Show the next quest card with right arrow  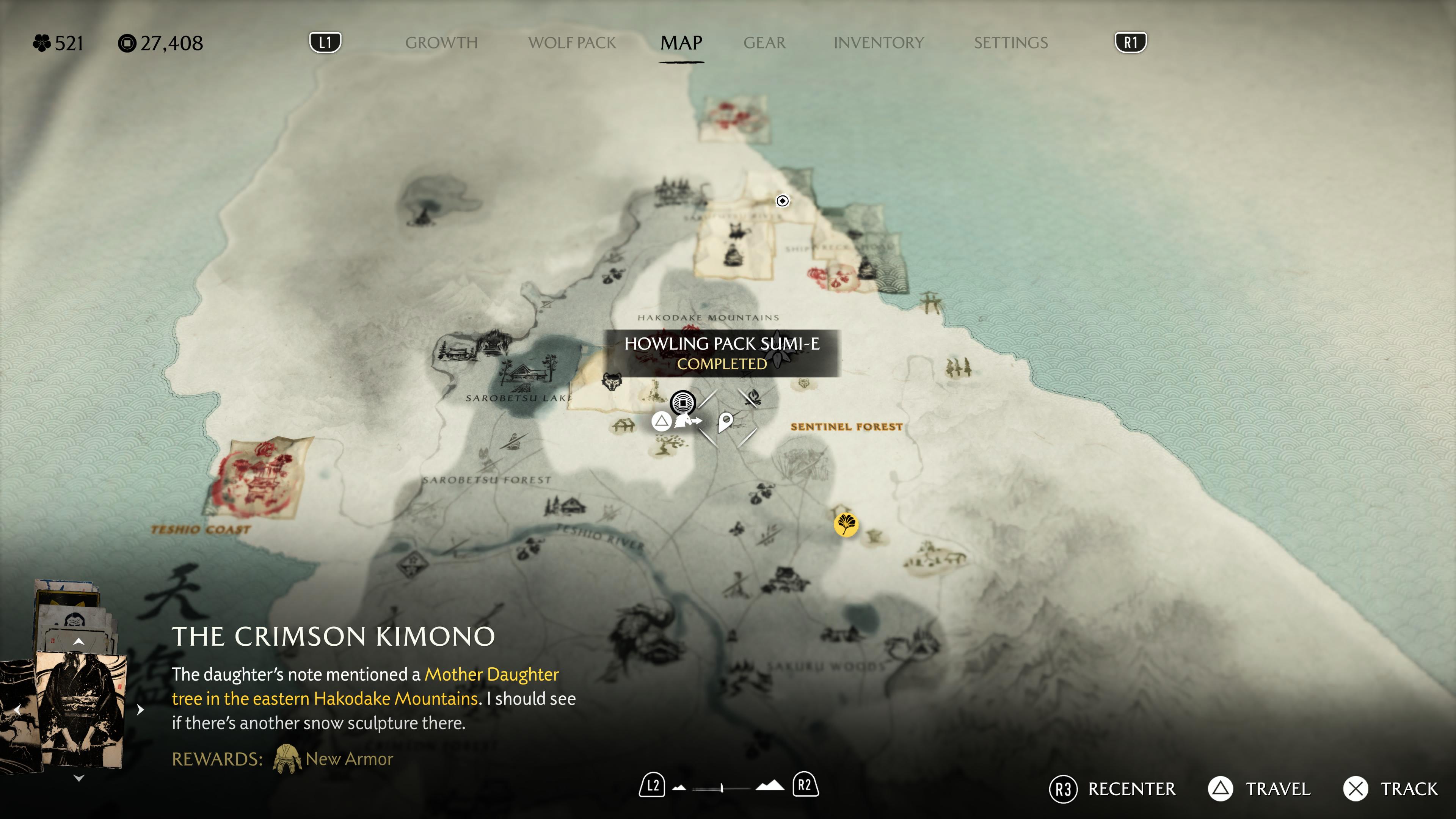(141, 709)
